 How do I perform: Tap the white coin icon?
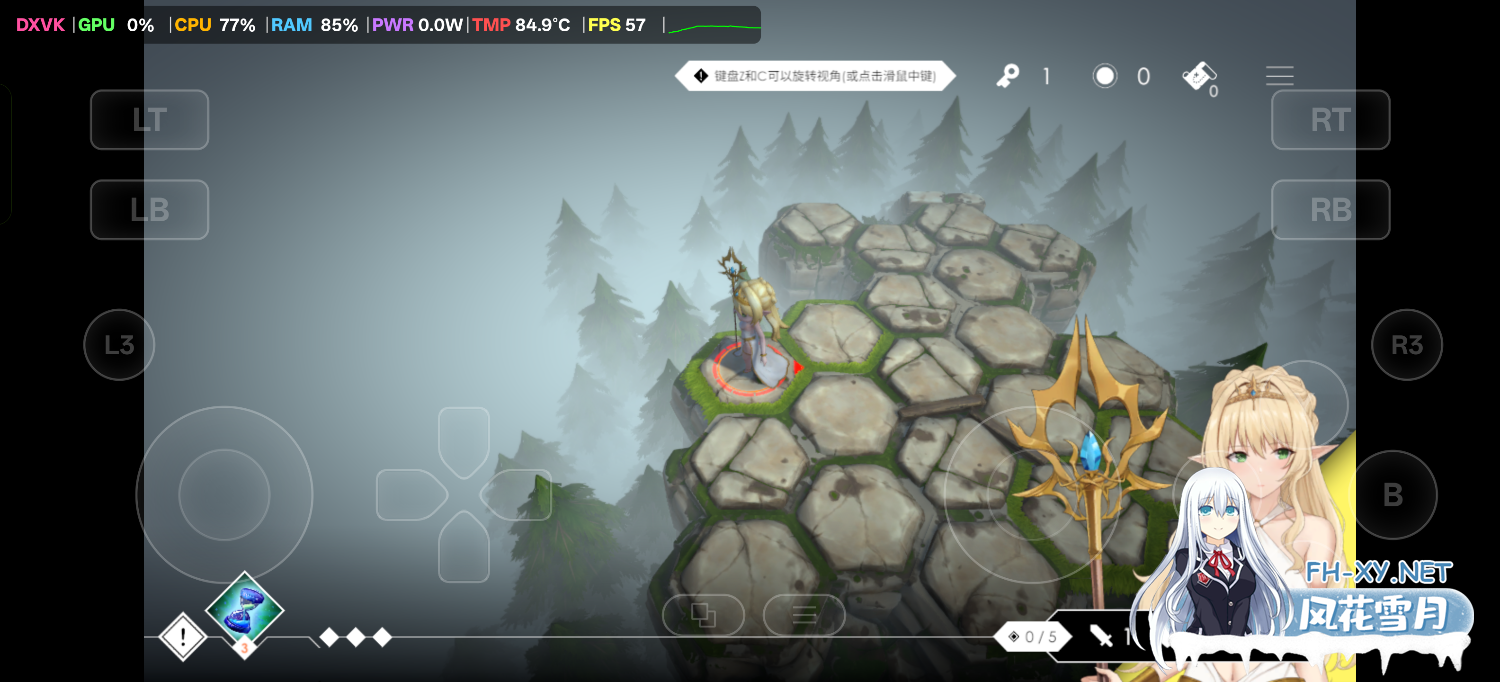pos(1105,76)
